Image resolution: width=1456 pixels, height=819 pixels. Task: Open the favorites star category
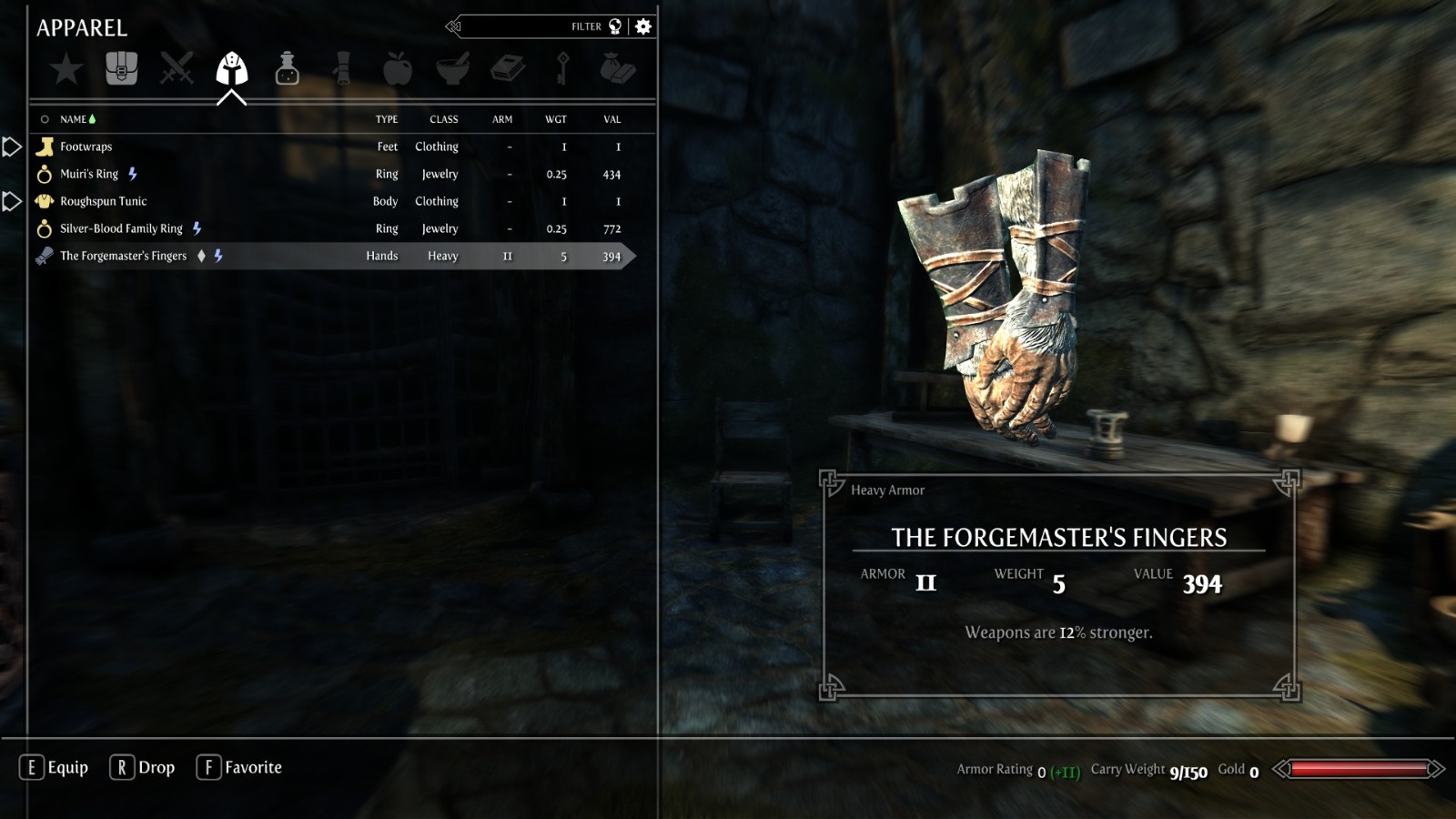pyautogui.click(x=66, y=69)
